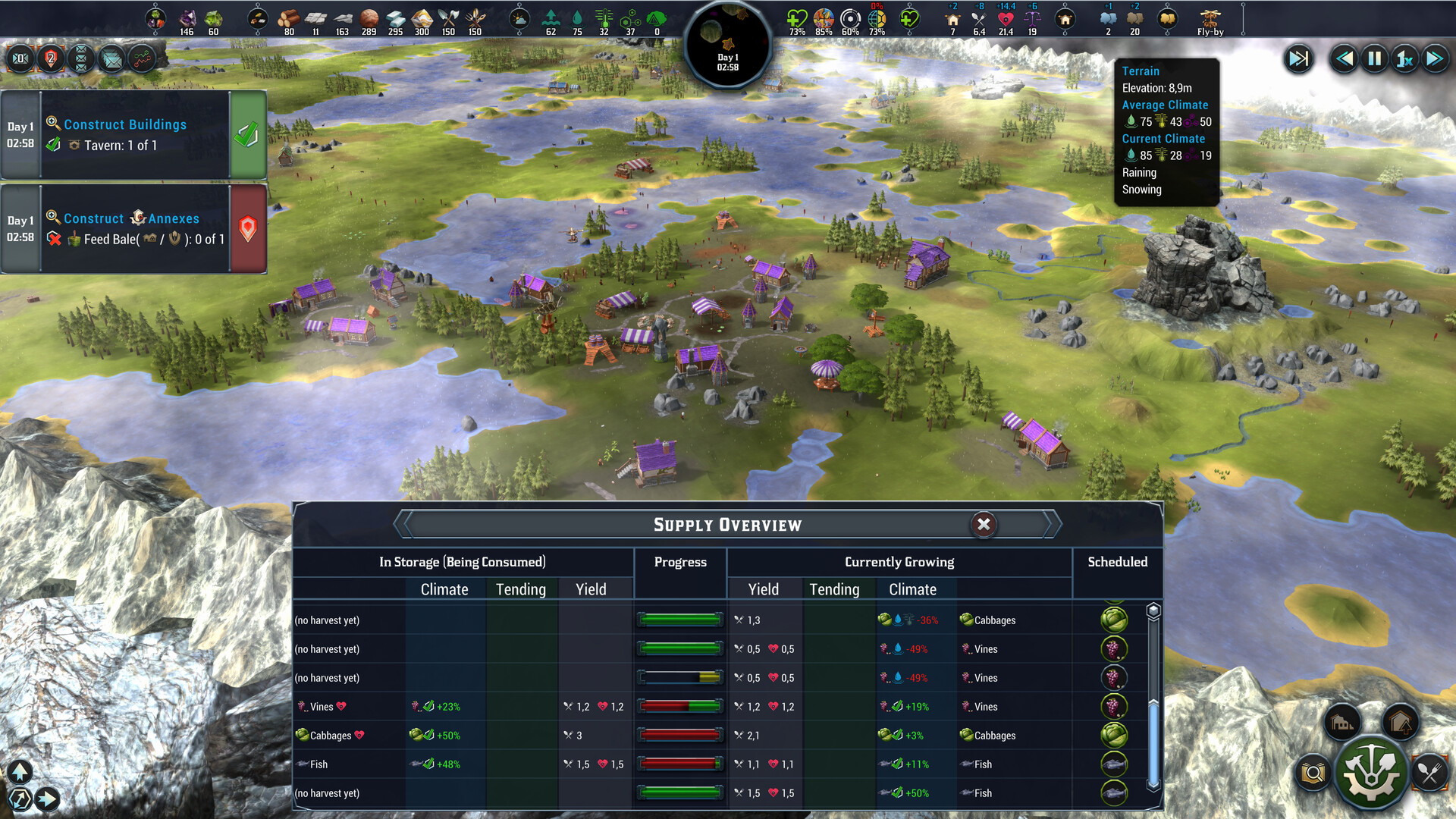Open the messages inbox with 0 unread
Screen dimensions: 1456x819
point(21,58)
